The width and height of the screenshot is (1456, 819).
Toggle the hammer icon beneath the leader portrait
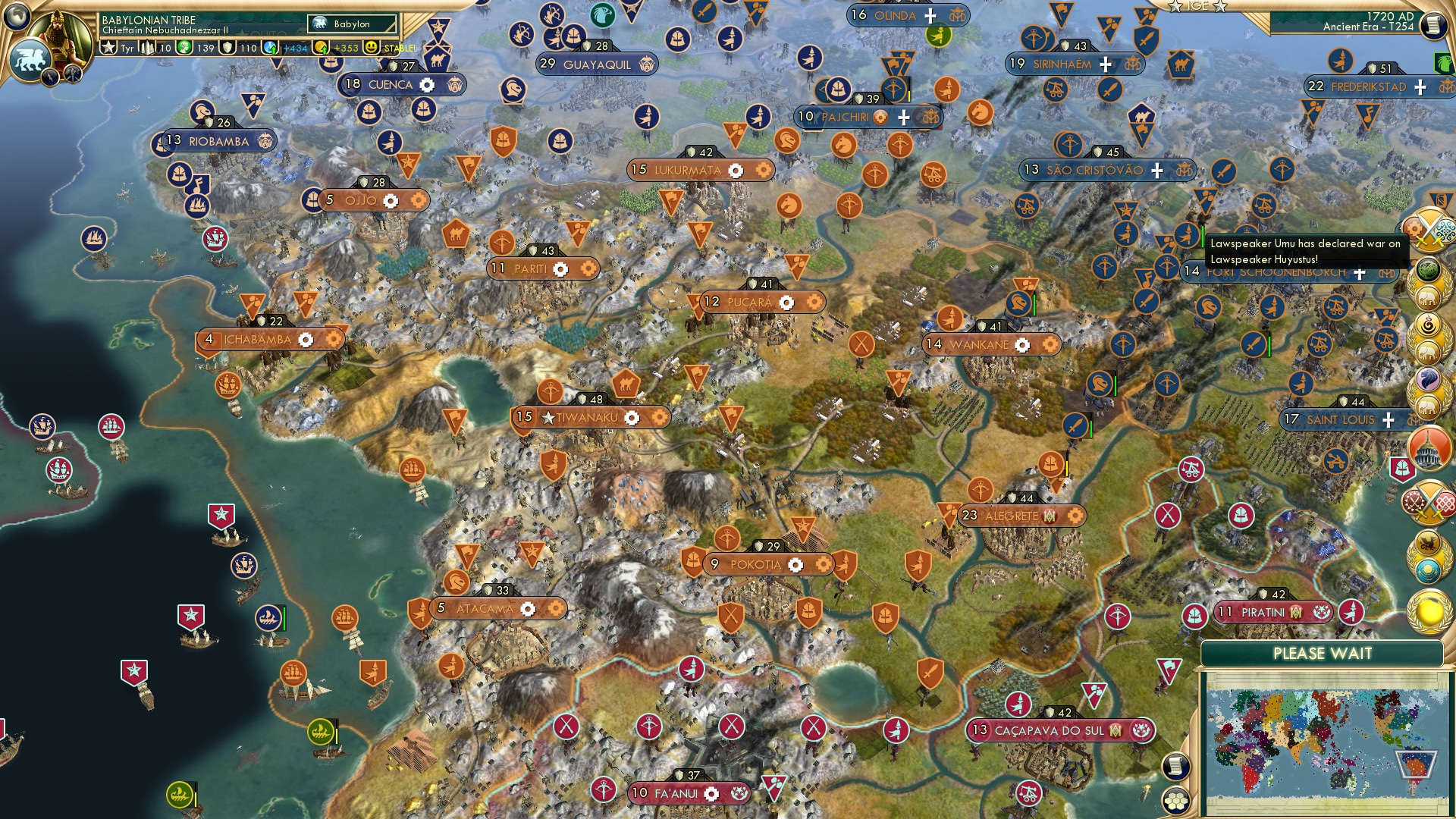(x=73, y=72)
